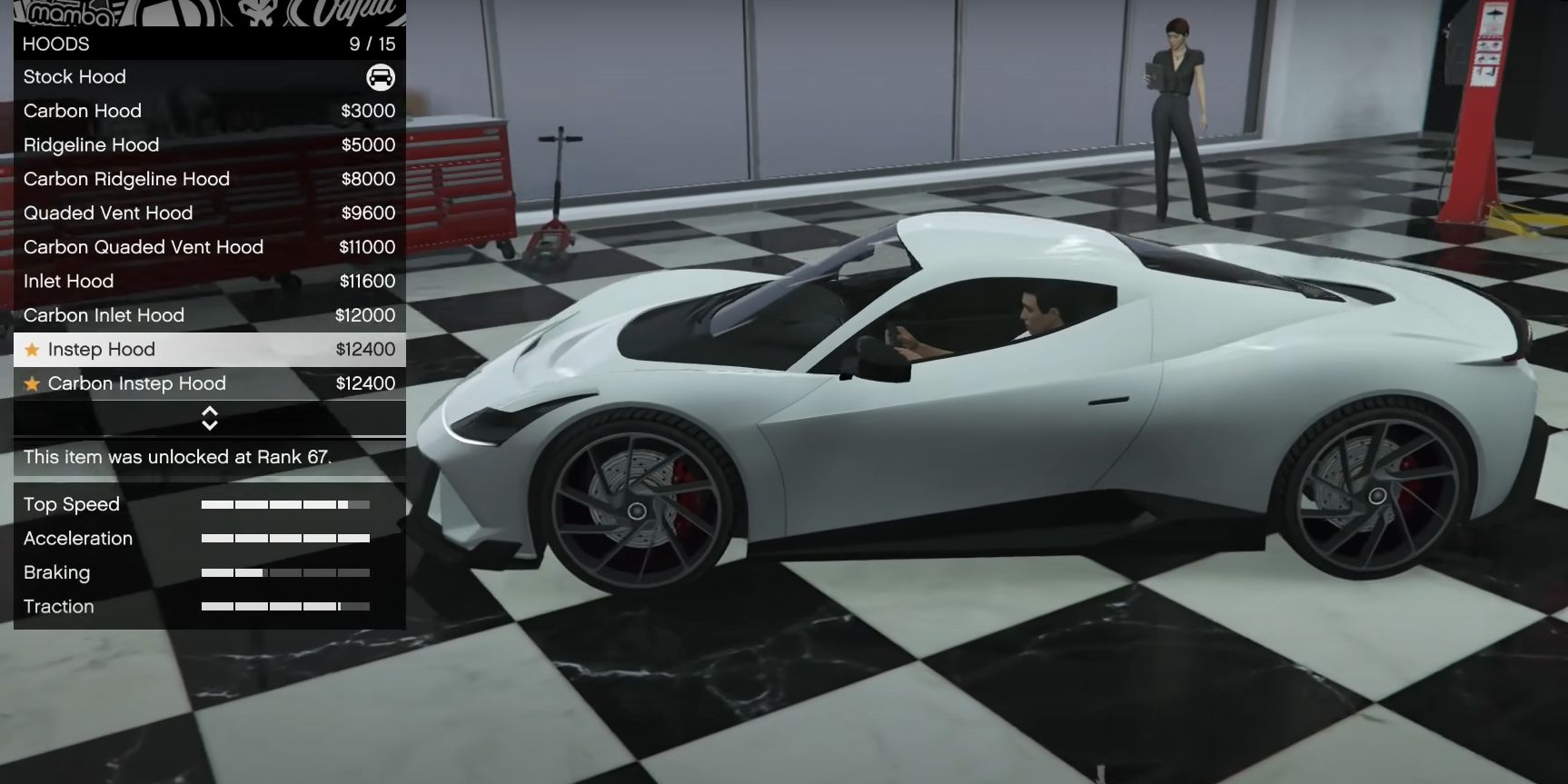Click the star icon beside Carbon Instep Hood
The image size is (1568, 784).
tap(33, 383)
